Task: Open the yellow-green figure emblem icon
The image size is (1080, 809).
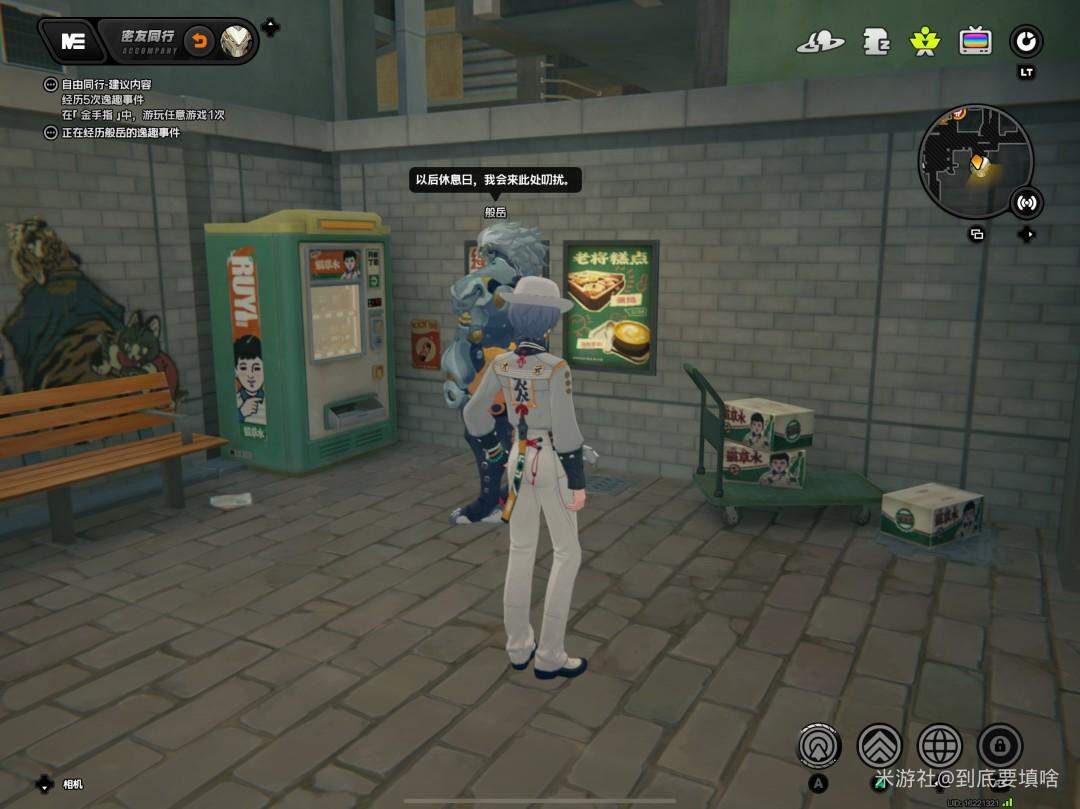Action: pos(924,42)
